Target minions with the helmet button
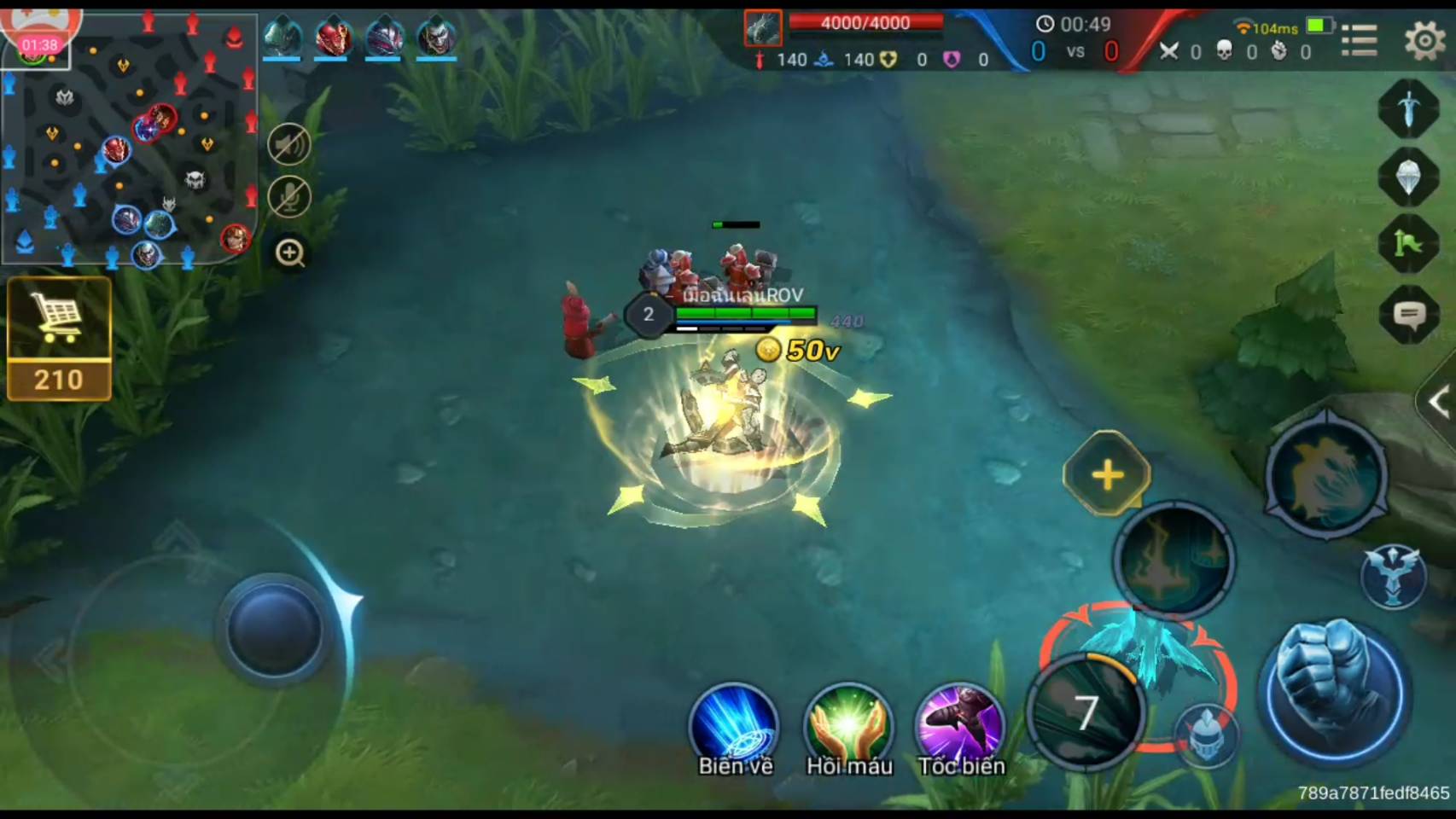1456x819 pixels. coord(1206,734)
